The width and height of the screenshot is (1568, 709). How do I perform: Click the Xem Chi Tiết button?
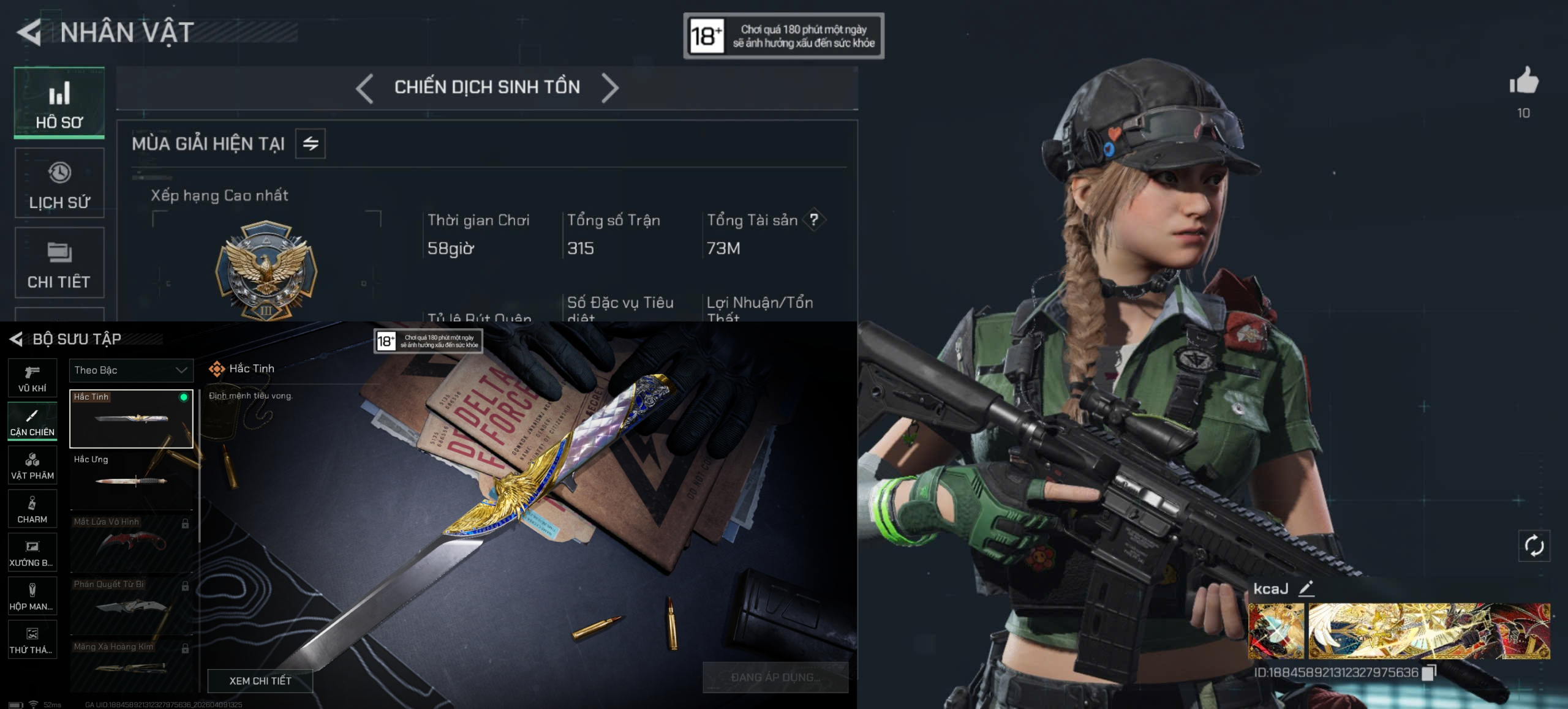tap(260, 681)
